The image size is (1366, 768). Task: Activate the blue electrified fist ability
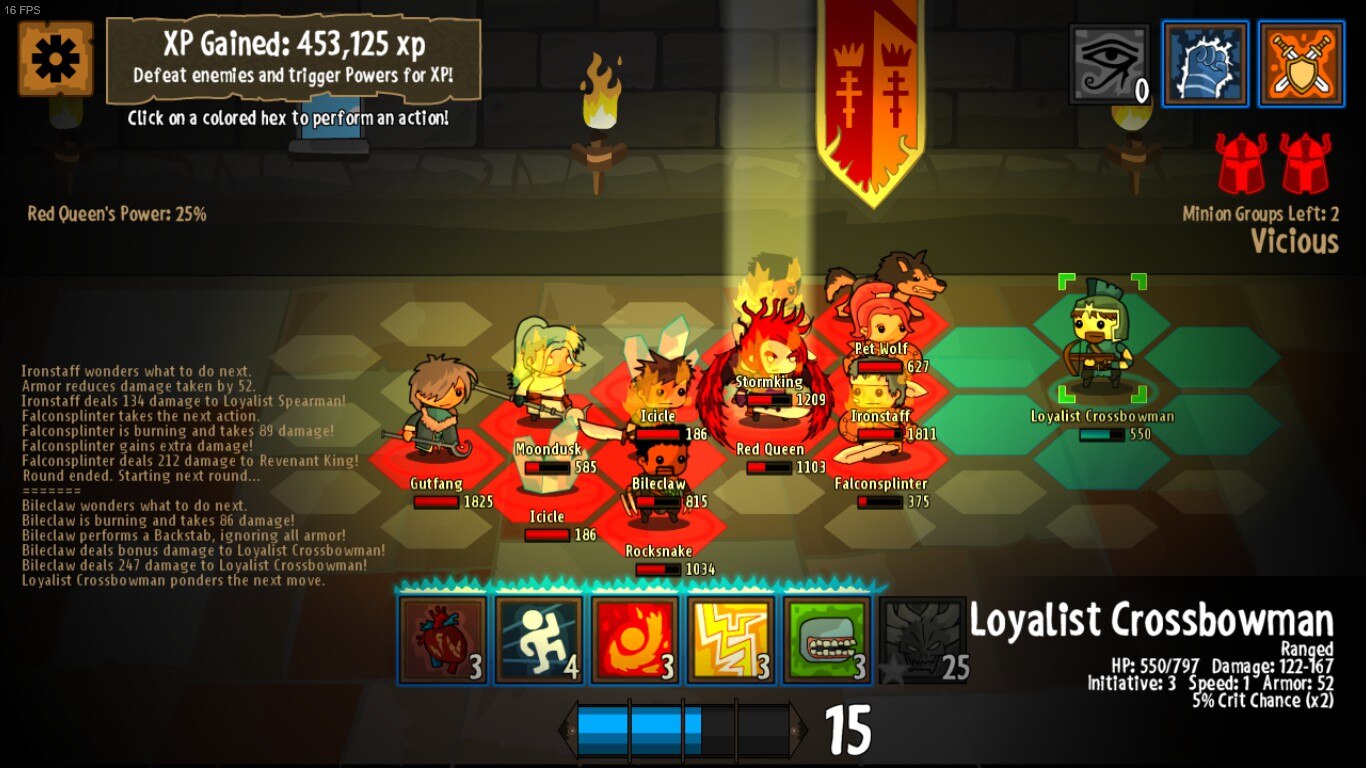[x=1205, y=63]
